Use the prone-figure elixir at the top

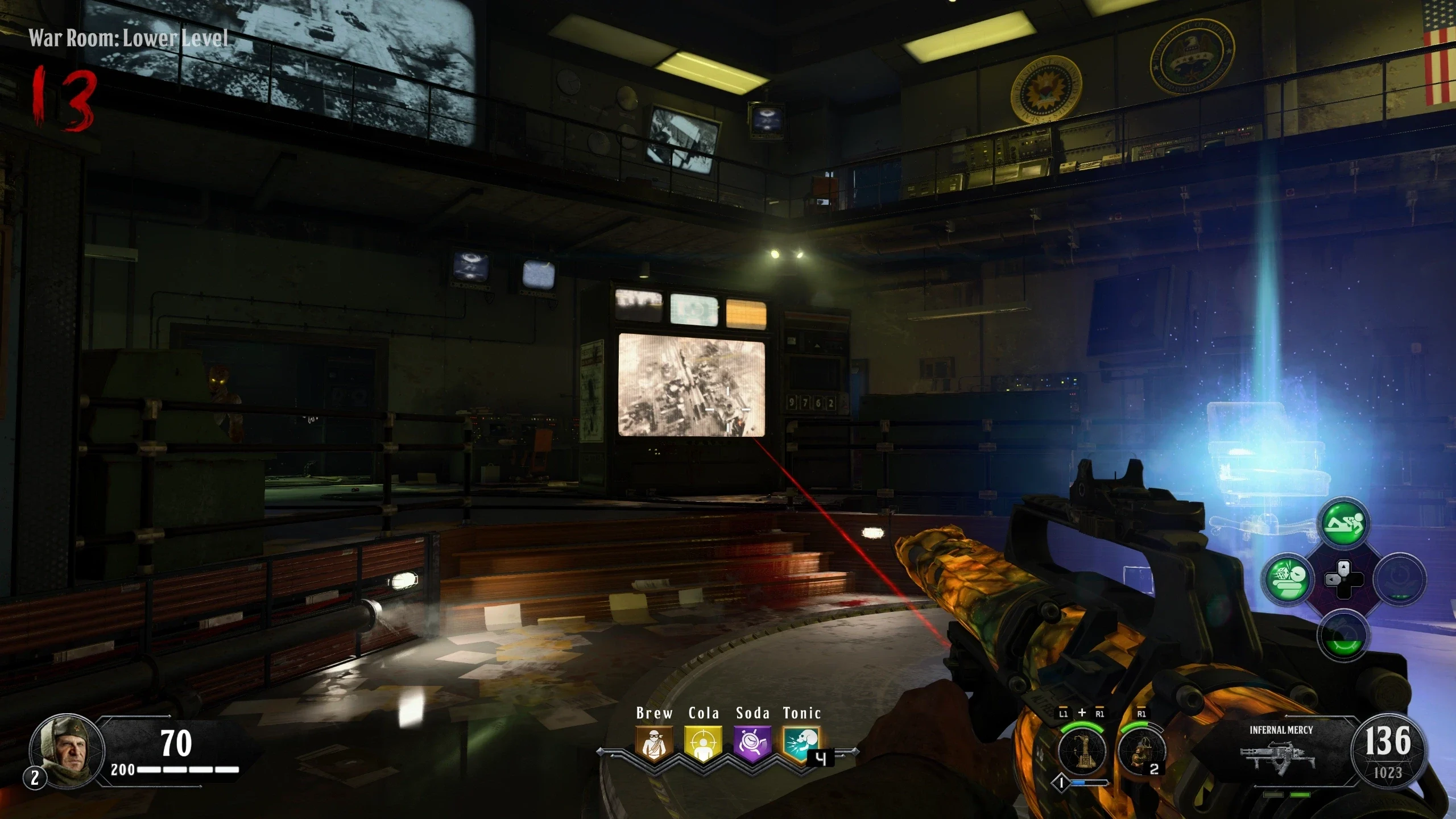pos(1343,523)
